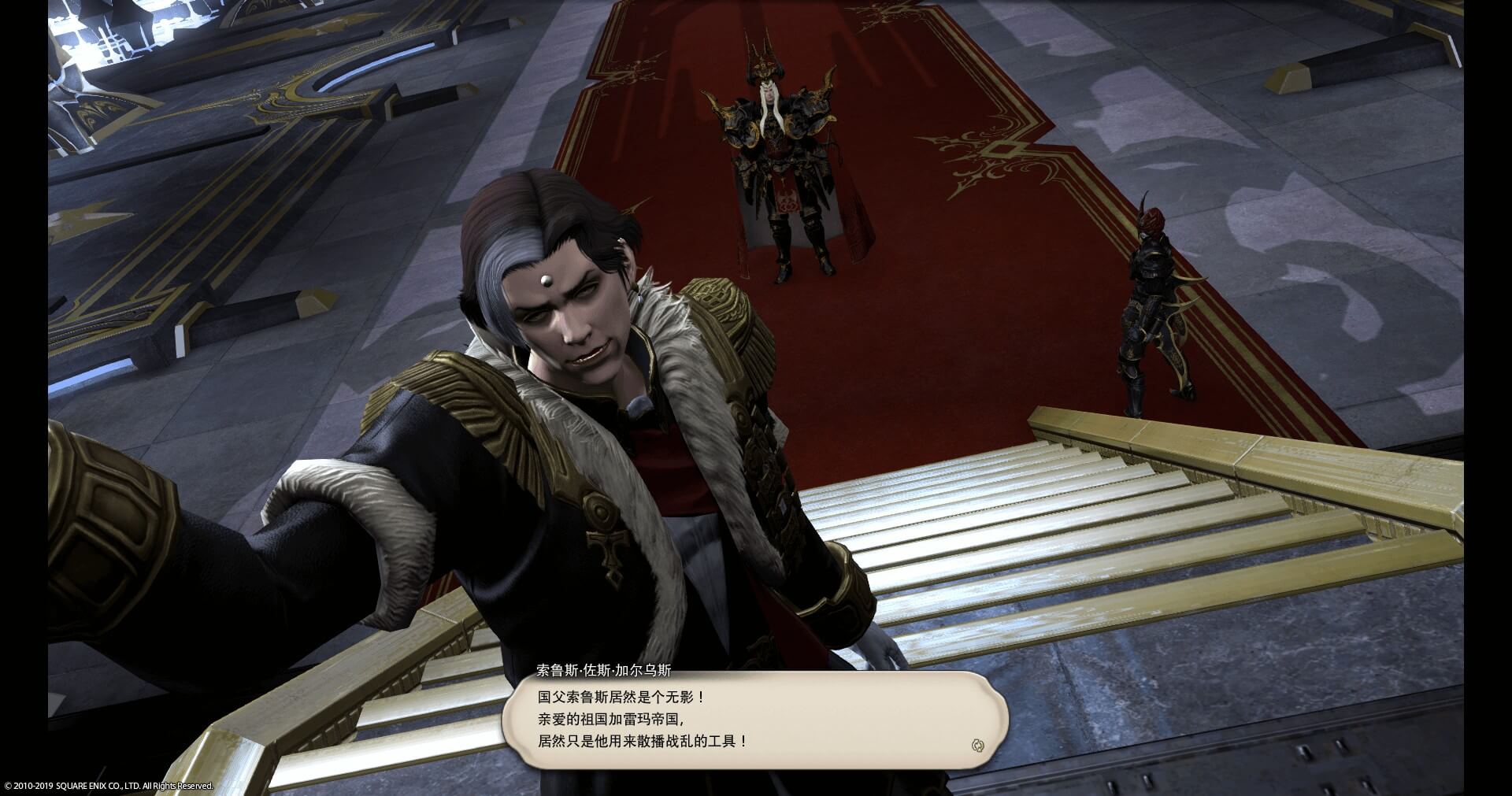Click the circular continue icon in the dialogue box

click(x=978, y=745)
